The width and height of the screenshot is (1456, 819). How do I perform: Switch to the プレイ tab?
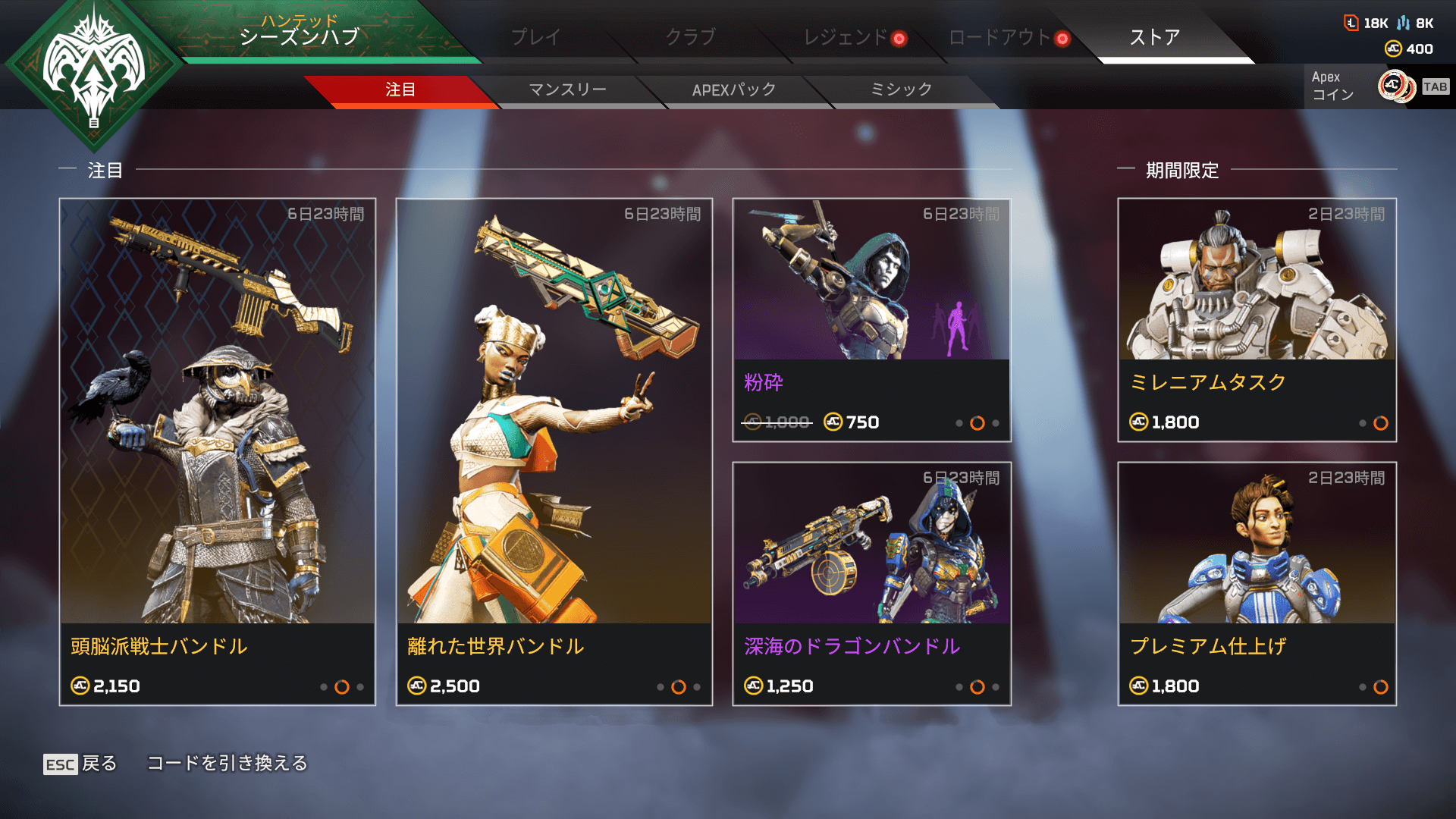pyautogui.click(x=535, y=36)
